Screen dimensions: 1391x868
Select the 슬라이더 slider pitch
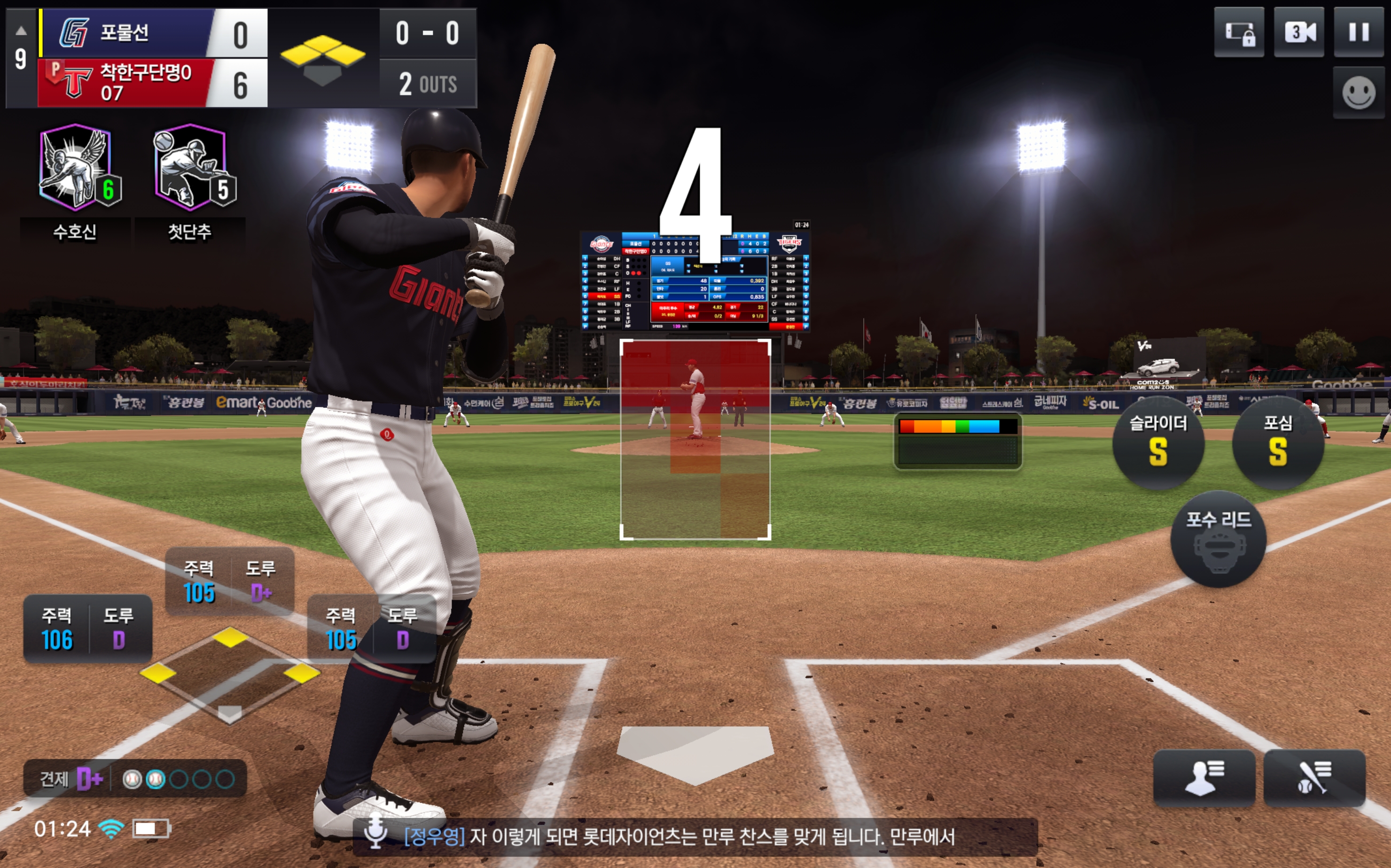point(1158,442)
